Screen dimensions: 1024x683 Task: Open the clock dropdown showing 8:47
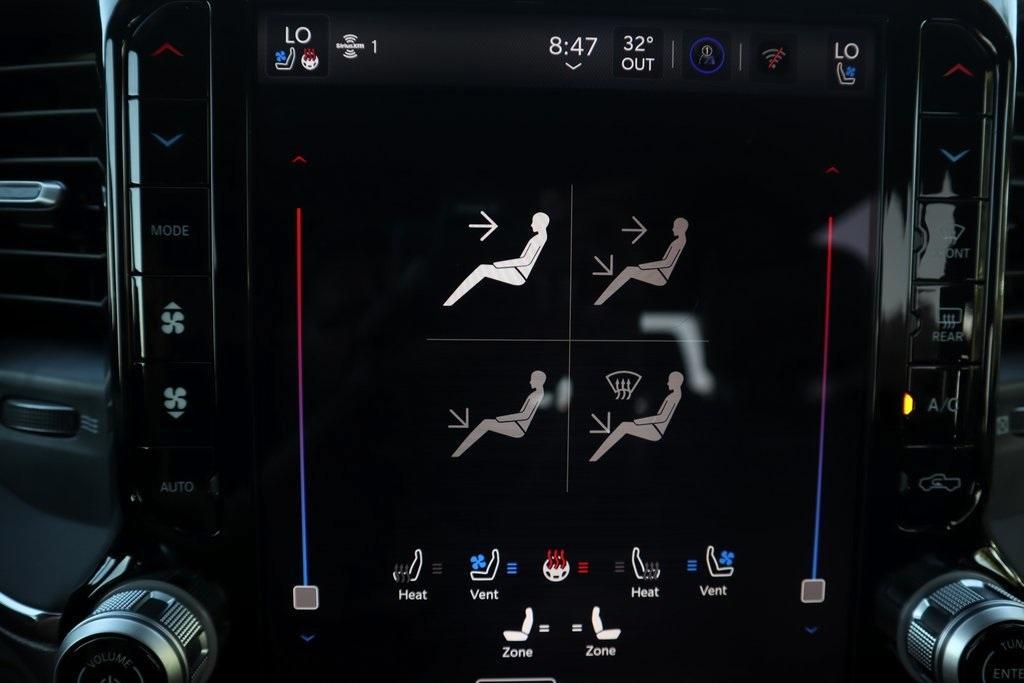tap(572, 52)
